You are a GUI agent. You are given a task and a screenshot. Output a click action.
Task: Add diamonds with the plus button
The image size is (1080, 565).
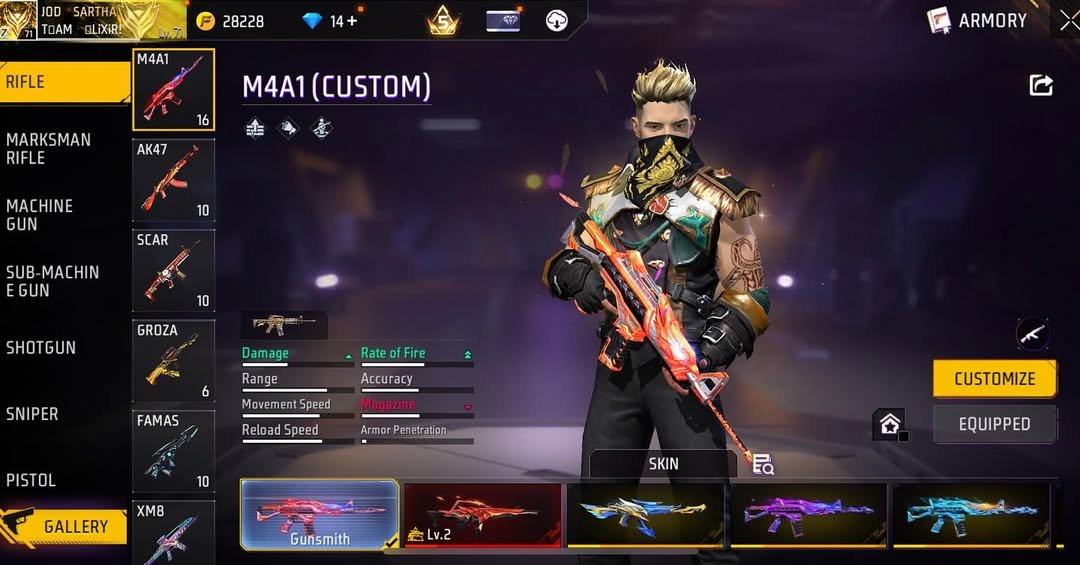click(x=351, y=21)
